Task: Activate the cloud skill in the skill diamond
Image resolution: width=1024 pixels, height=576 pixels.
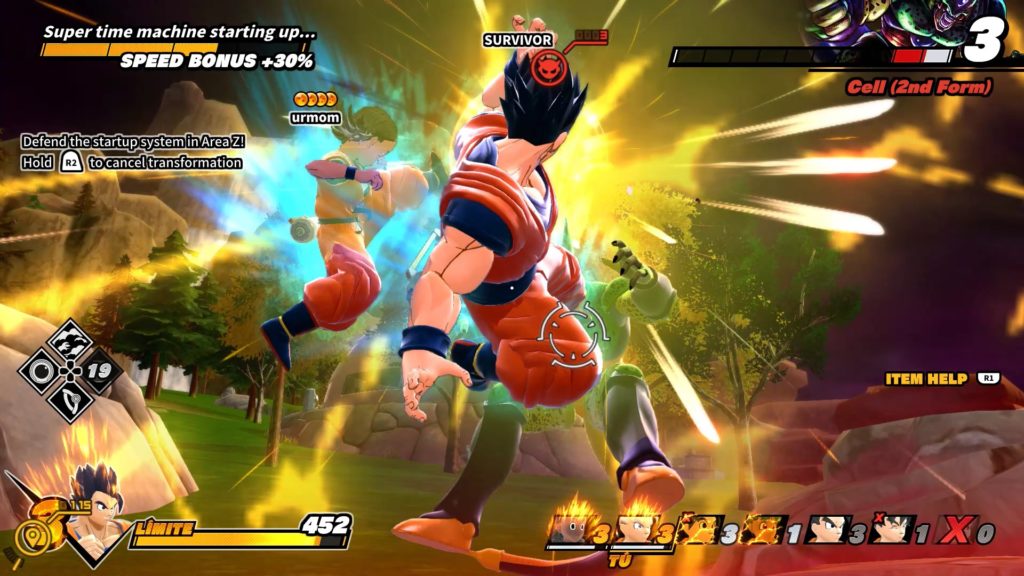Action: tap(71, 340)
